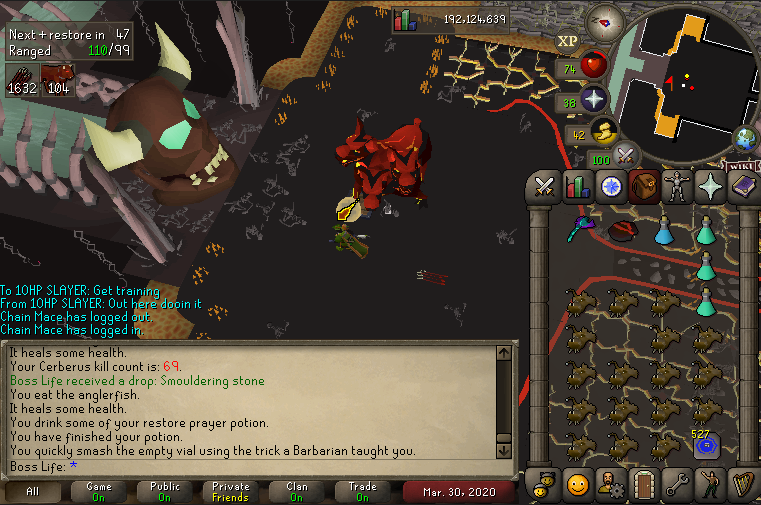
Task: Switch to the Skills tab
Action: tap(576, 186)
